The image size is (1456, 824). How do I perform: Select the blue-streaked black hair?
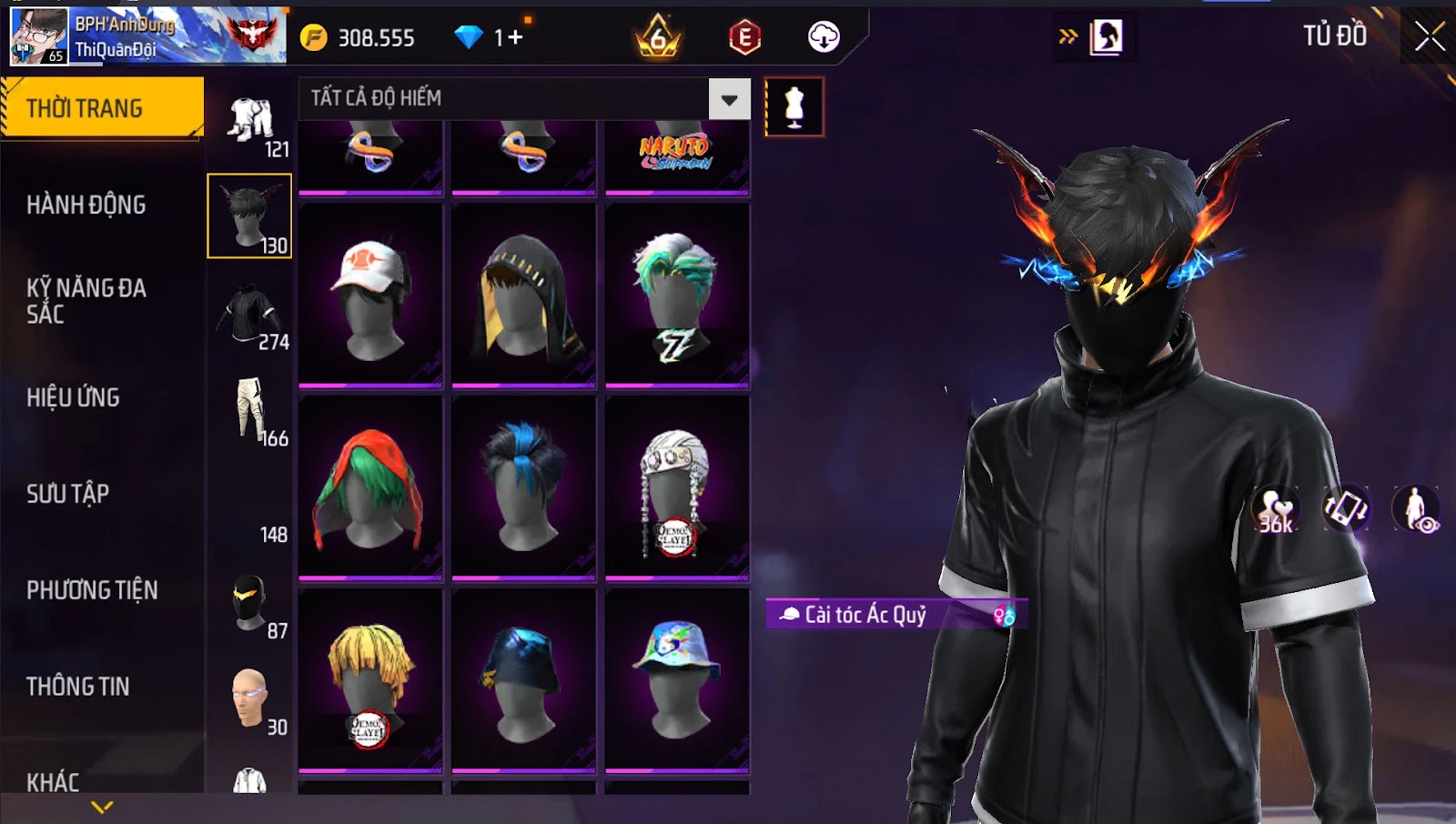[523, 487]
